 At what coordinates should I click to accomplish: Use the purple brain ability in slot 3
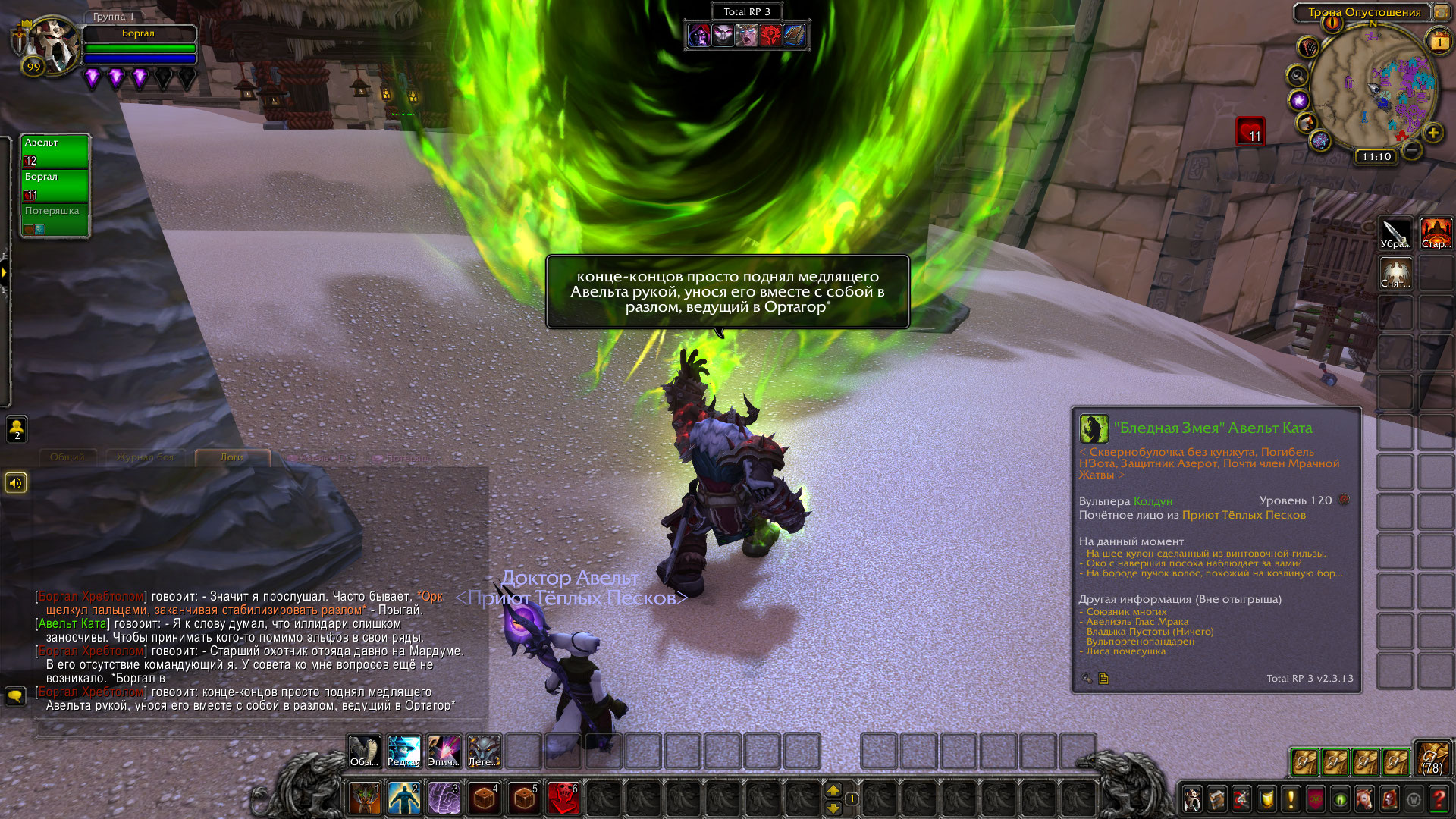(x=444, y=799)
